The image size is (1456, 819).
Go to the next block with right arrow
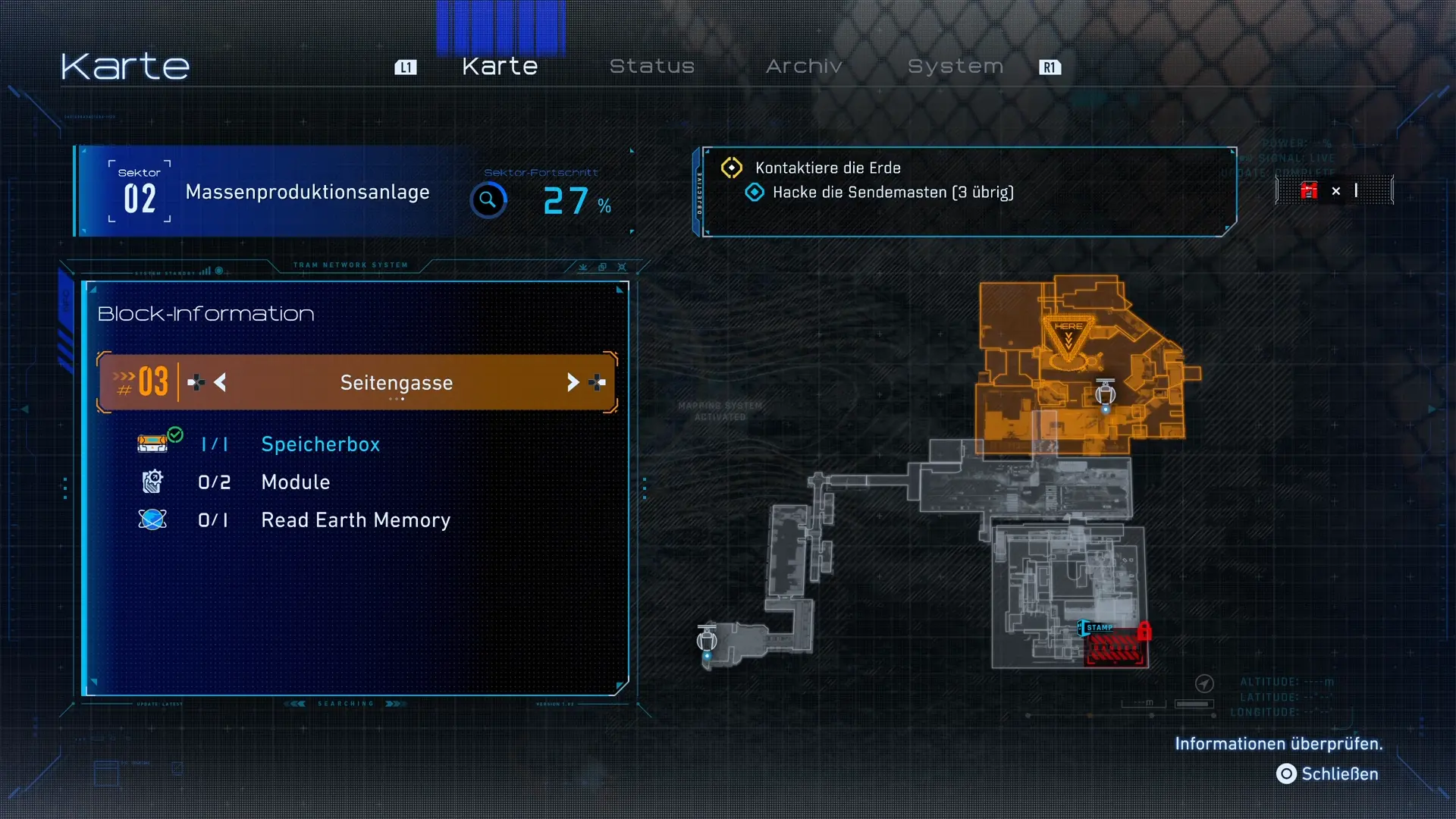[x=573, y=382]
